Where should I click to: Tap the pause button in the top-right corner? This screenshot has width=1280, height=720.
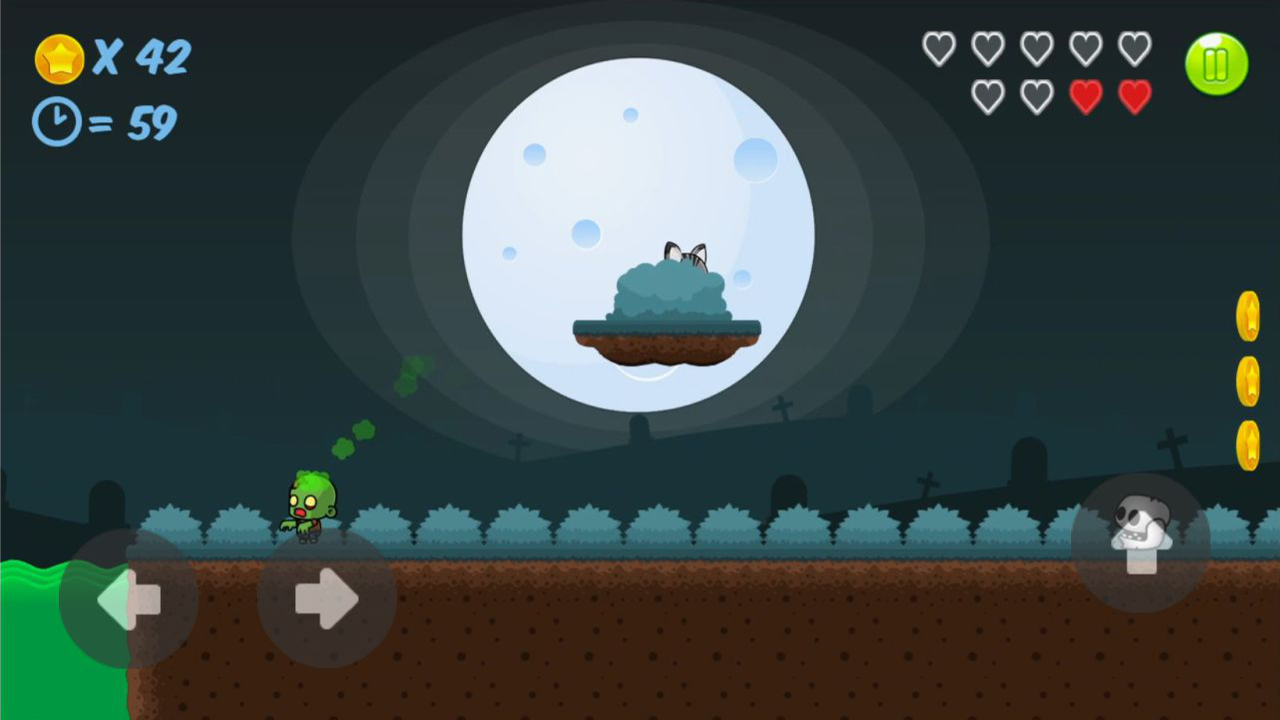[x=1216, y=63]
